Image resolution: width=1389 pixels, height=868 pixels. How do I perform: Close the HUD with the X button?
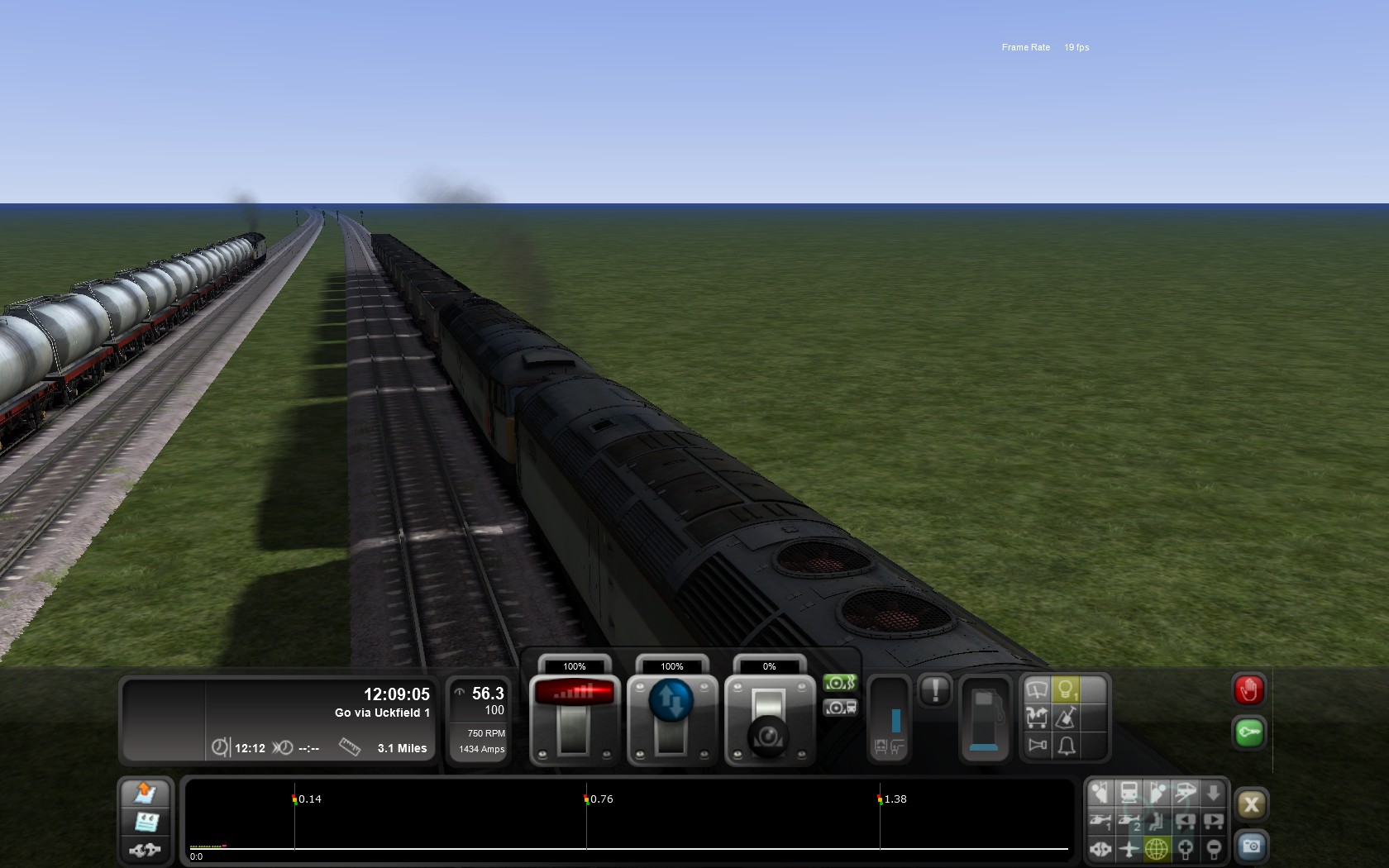tap(1251, 804)
